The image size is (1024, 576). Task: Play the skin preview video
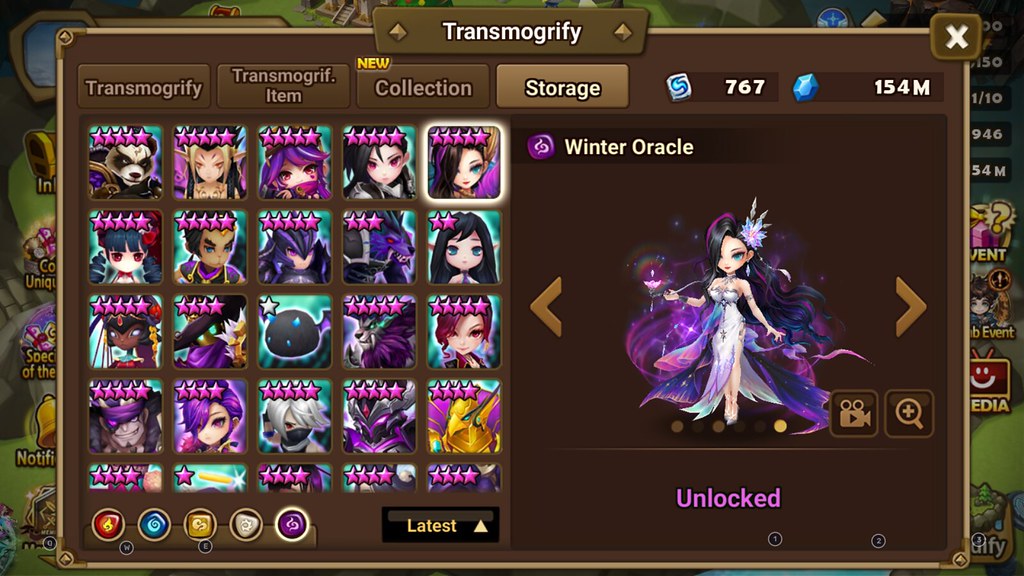pyautogui.click(x=853, y=414)
